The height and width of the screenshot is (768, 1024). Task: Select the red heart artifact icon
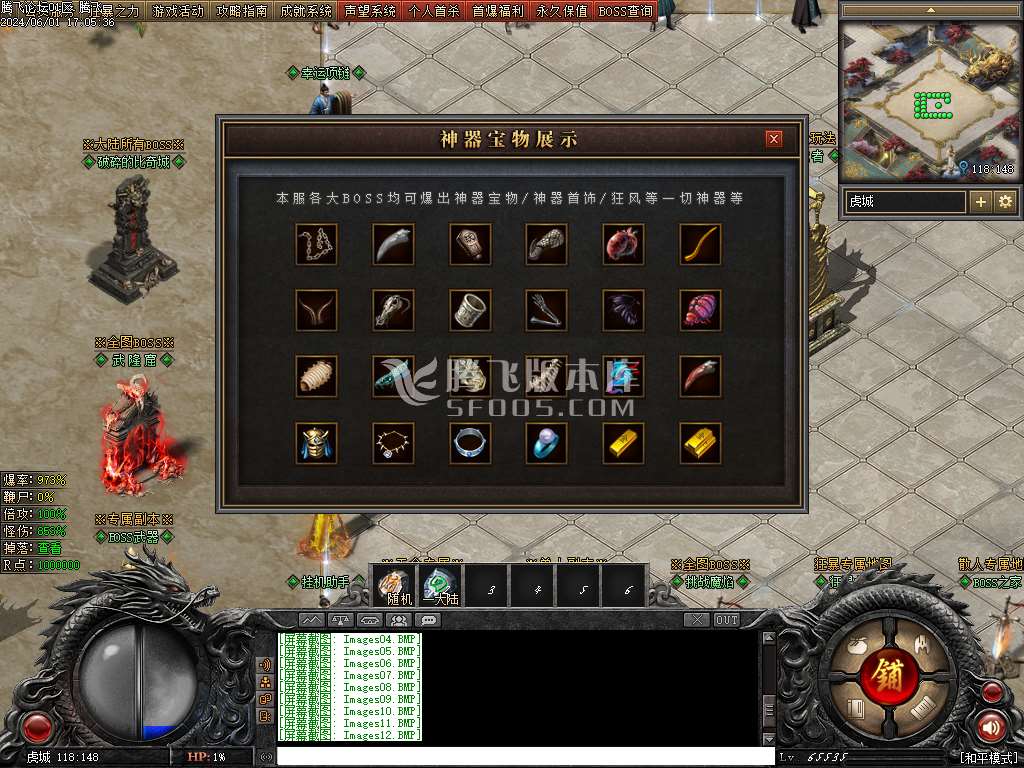(x=623, y=244)
